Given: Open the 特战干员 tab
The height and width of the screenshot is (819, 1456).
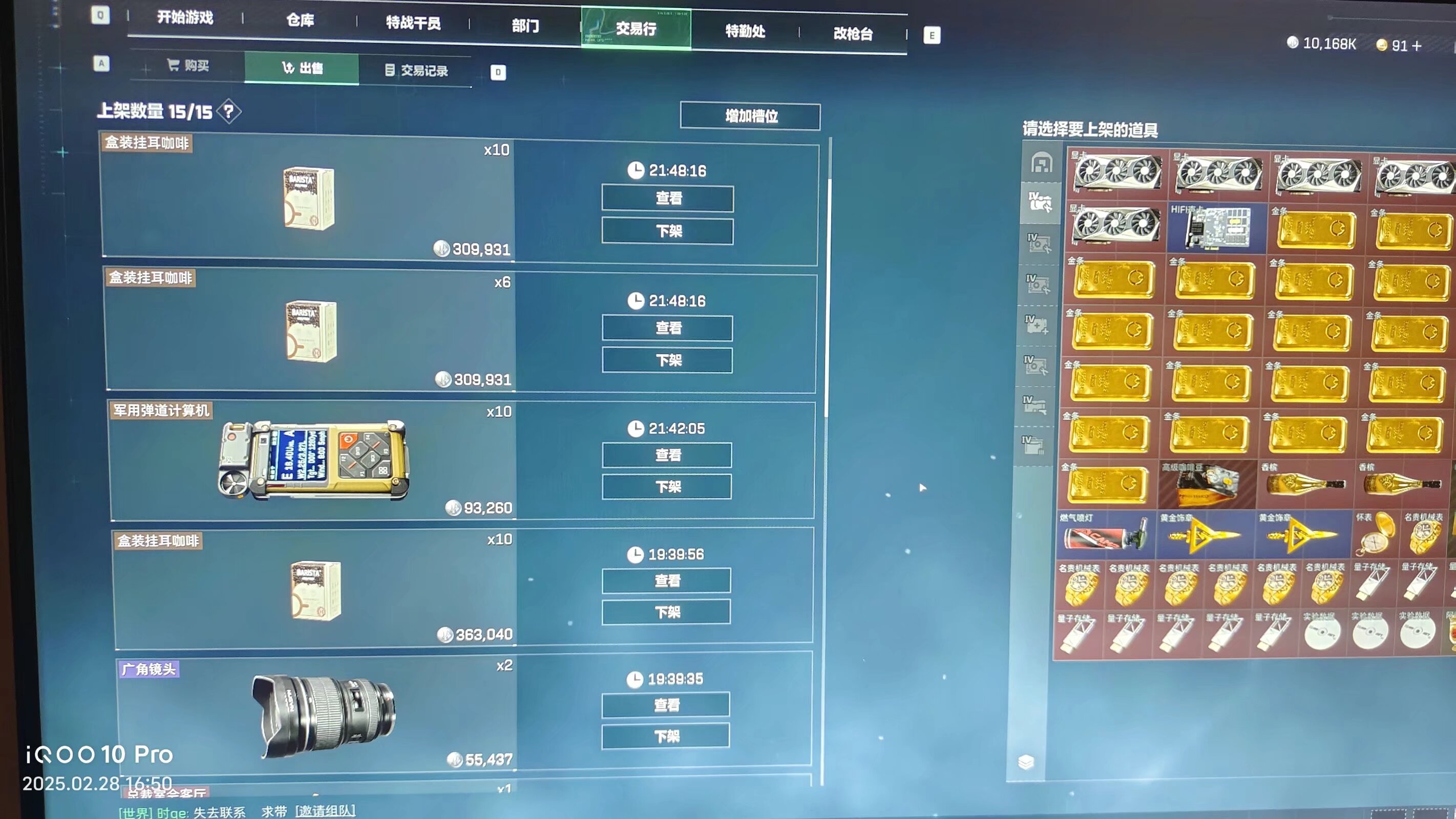Looking at the screenshot, I should 413,23.
